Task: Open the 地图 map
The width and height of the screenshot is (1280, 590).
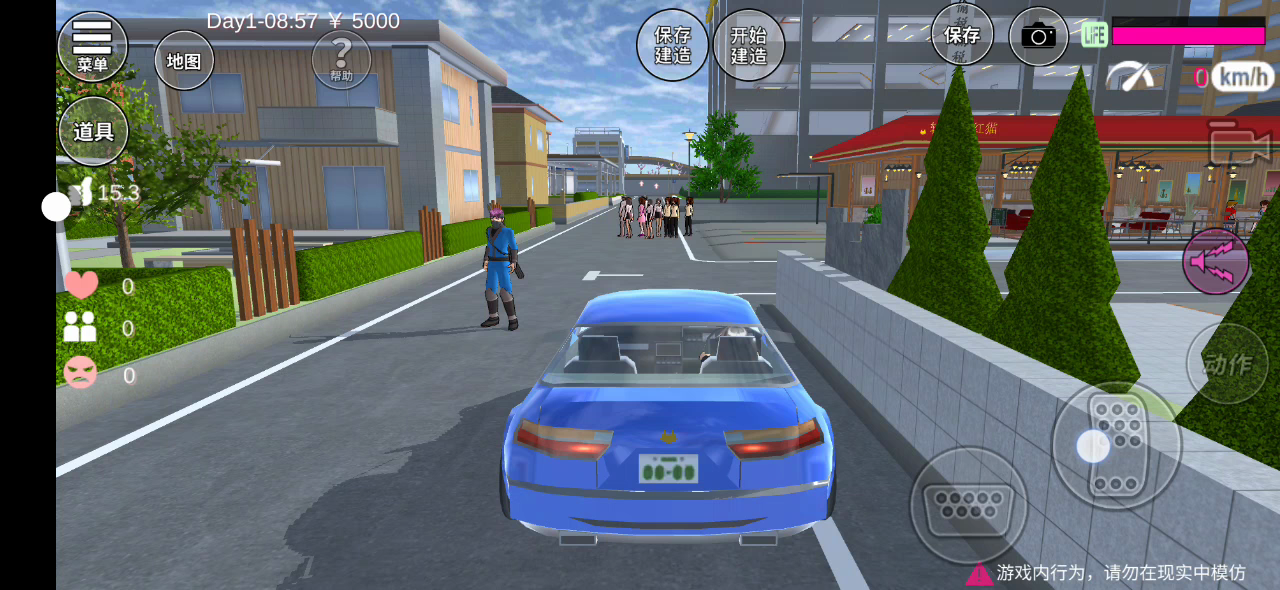Action: tap(184, 60)
